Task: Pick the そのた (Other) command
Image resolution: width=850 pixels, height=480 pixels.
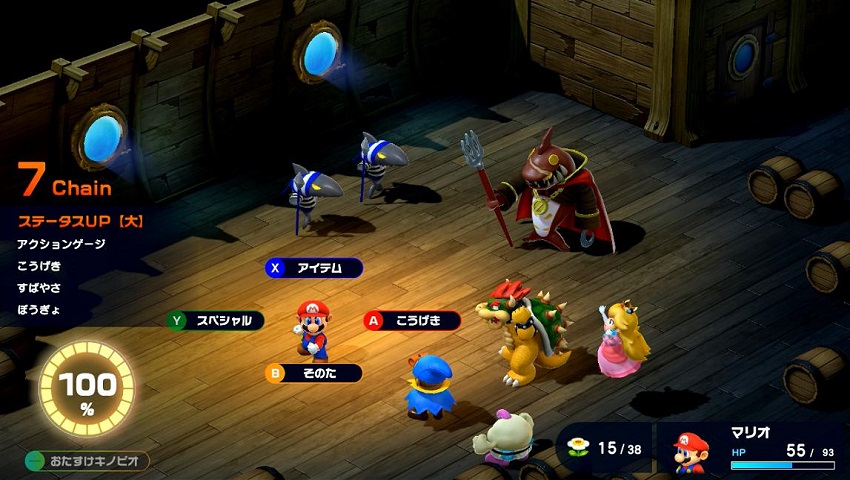Action: coord(313,373)
